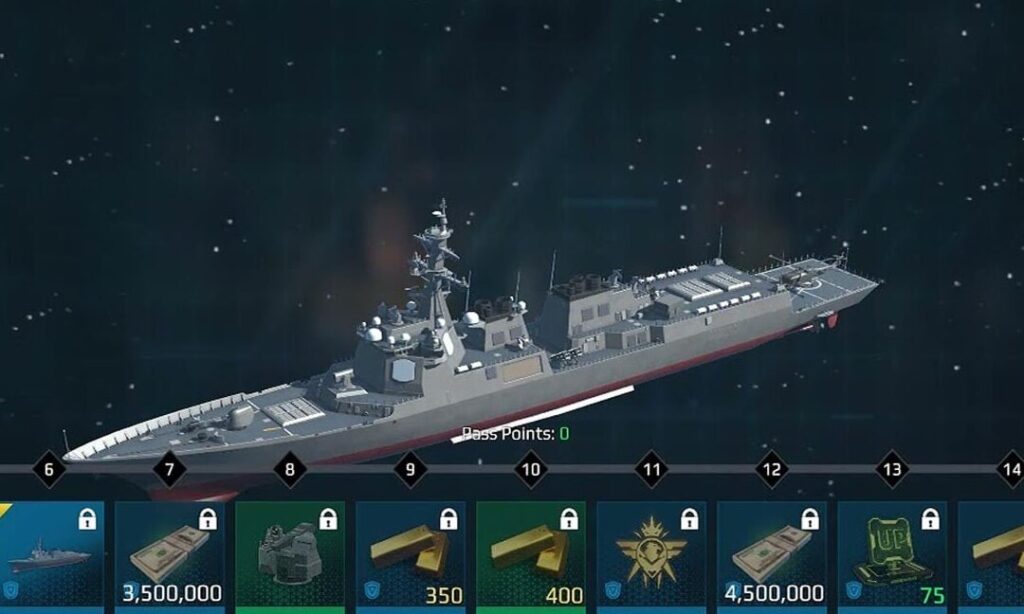The image size is (1024, 614).
Task: View the level 11 winged emblem reward
Action: coord(651,555)
